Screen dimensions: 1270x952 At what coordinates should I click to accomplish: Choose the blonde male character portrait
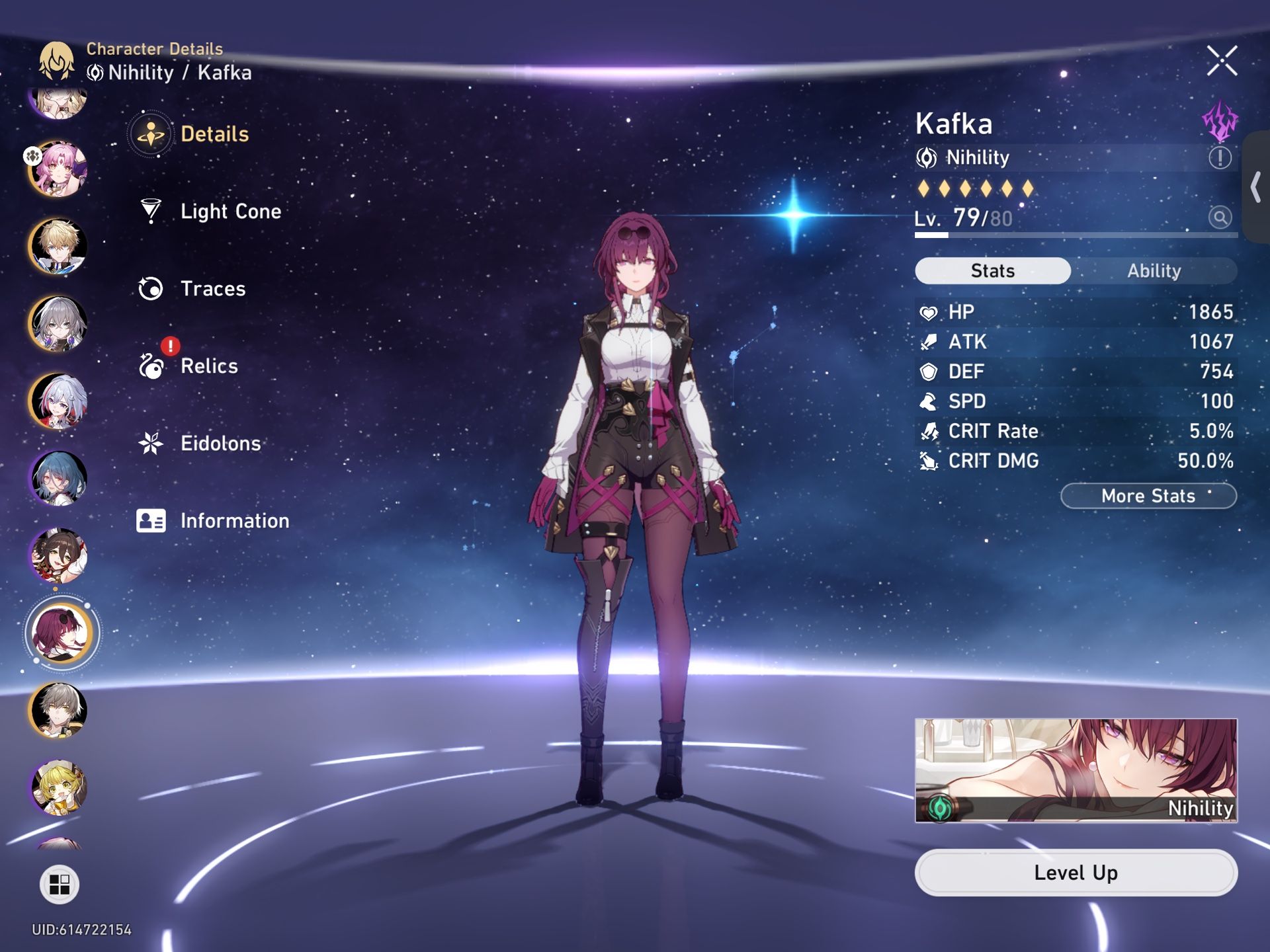point(58,247)
